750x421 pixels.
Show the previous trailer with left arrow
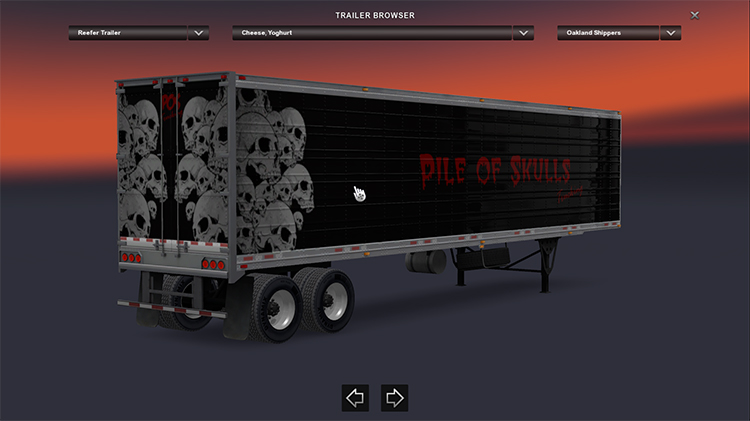pos(355,398)
